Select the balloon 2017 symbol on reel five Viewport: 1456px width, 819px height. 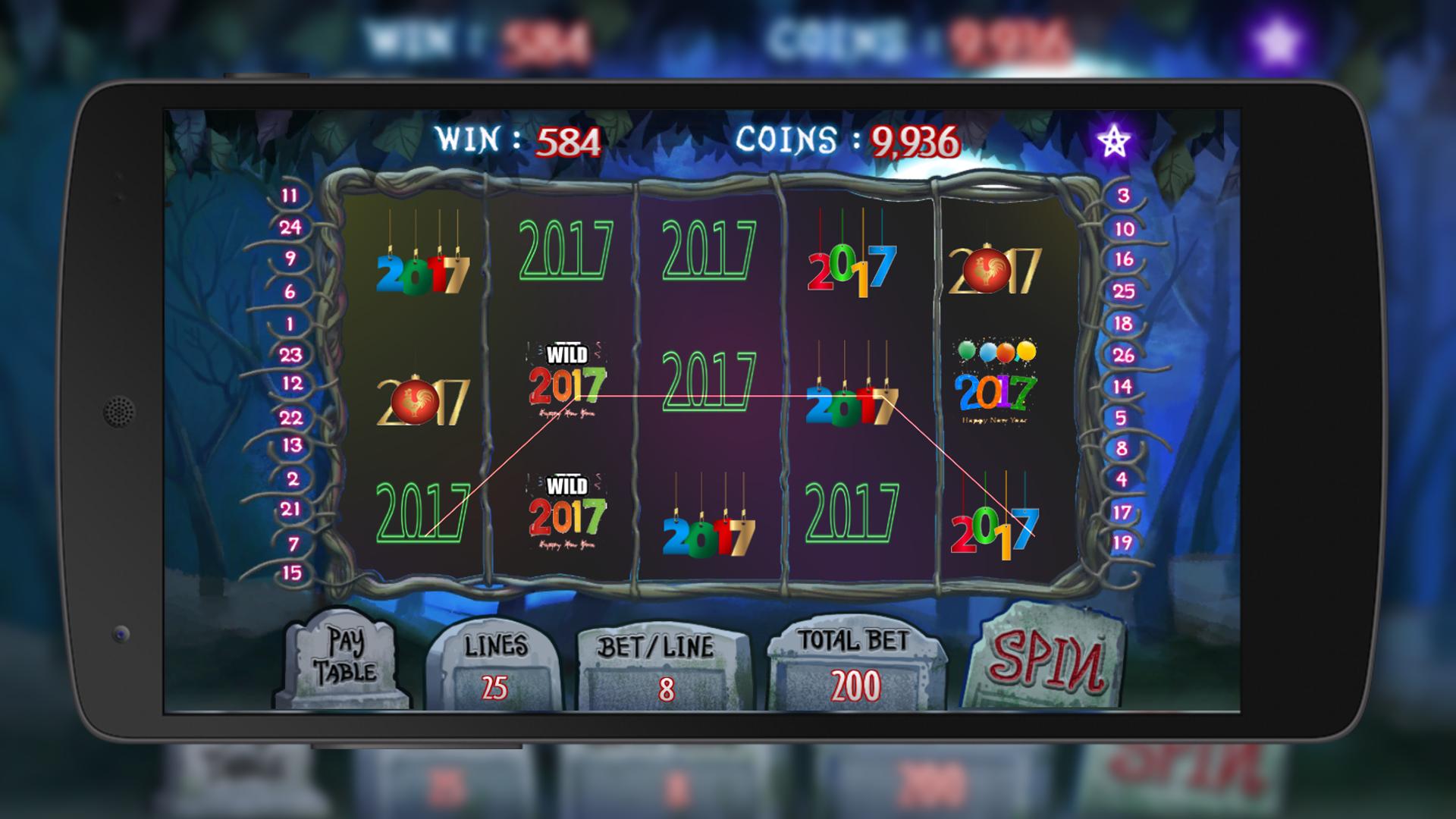[x=996, y=381]
